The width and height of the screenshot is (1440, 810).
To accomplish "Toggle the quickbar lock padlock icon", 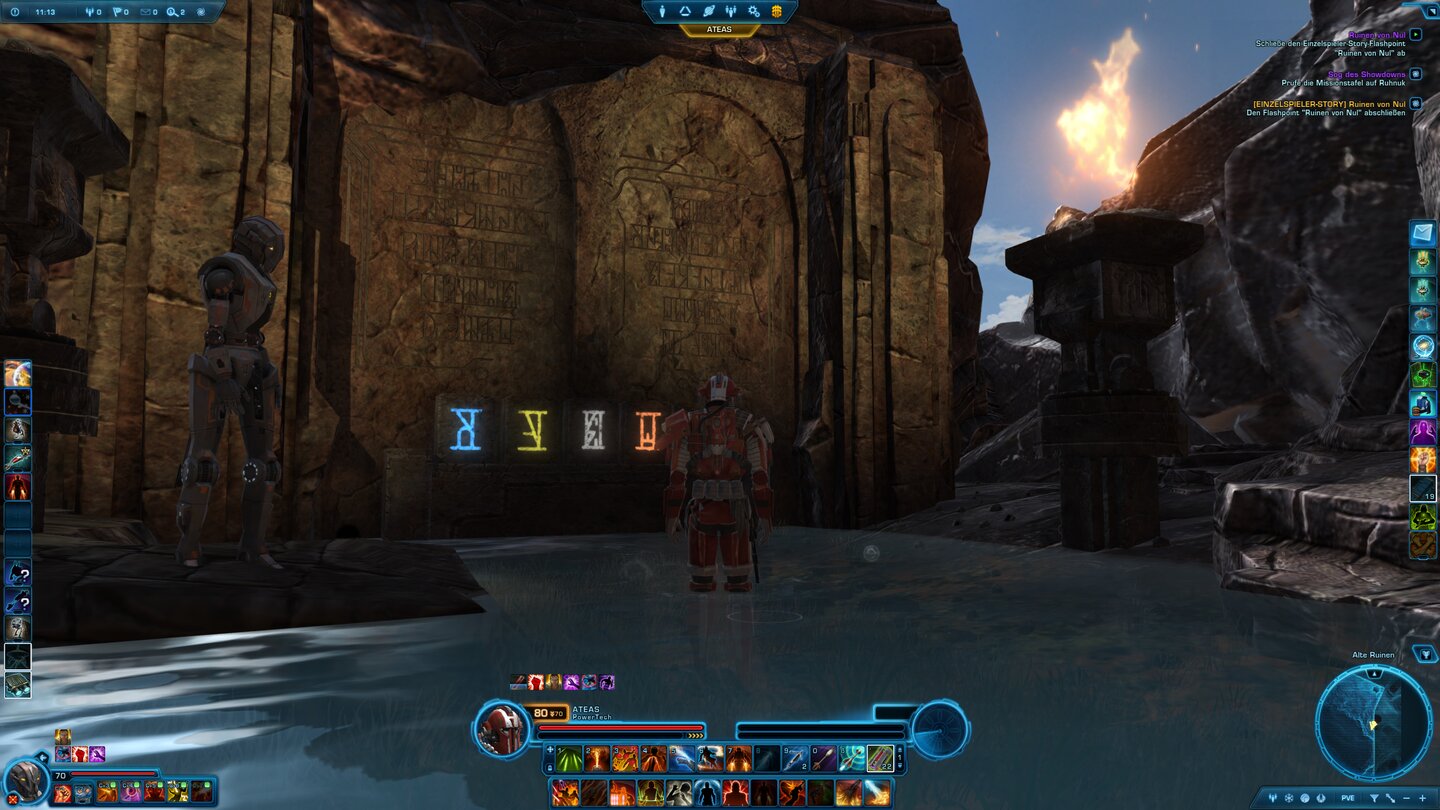I will pyautogui.click(x=550, y=767).
